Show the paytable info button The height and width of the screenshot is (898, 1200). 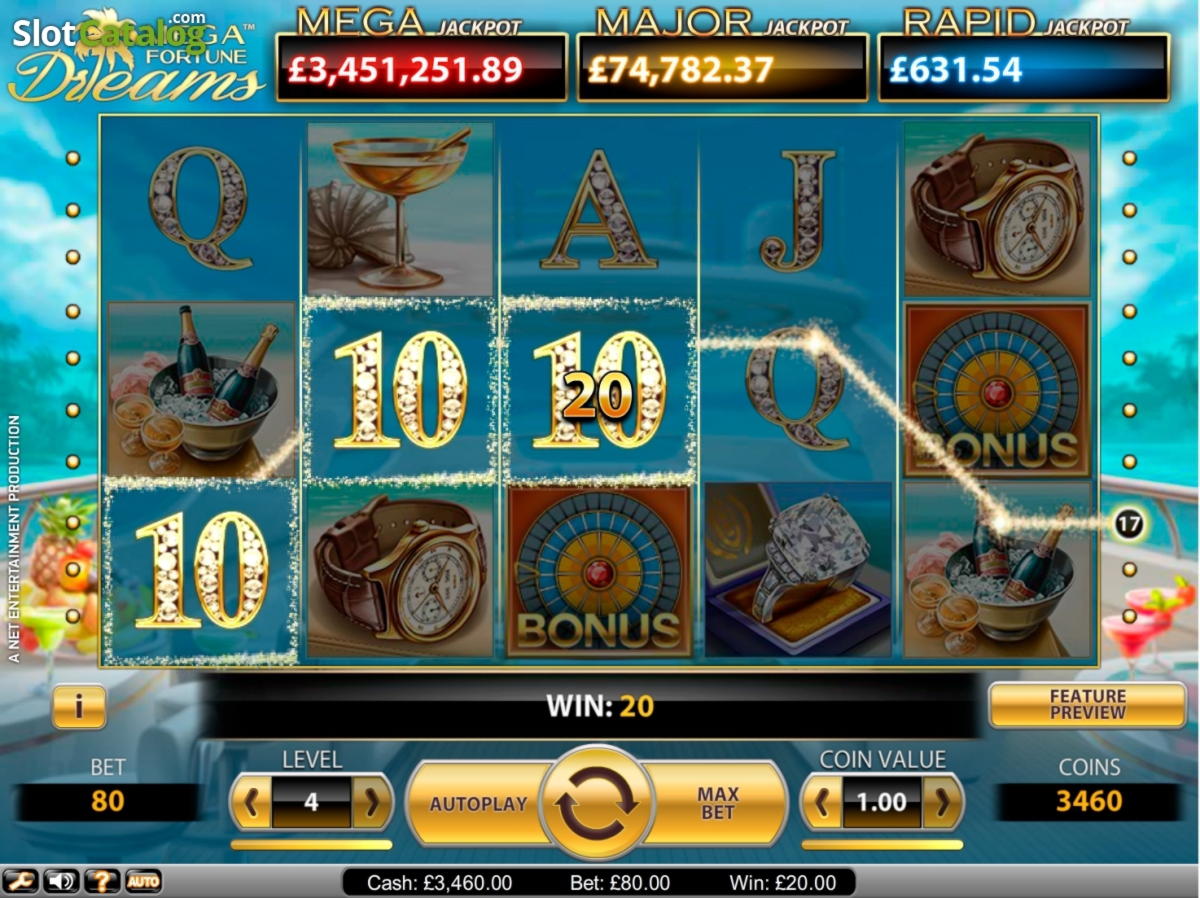tap(78, 706)
